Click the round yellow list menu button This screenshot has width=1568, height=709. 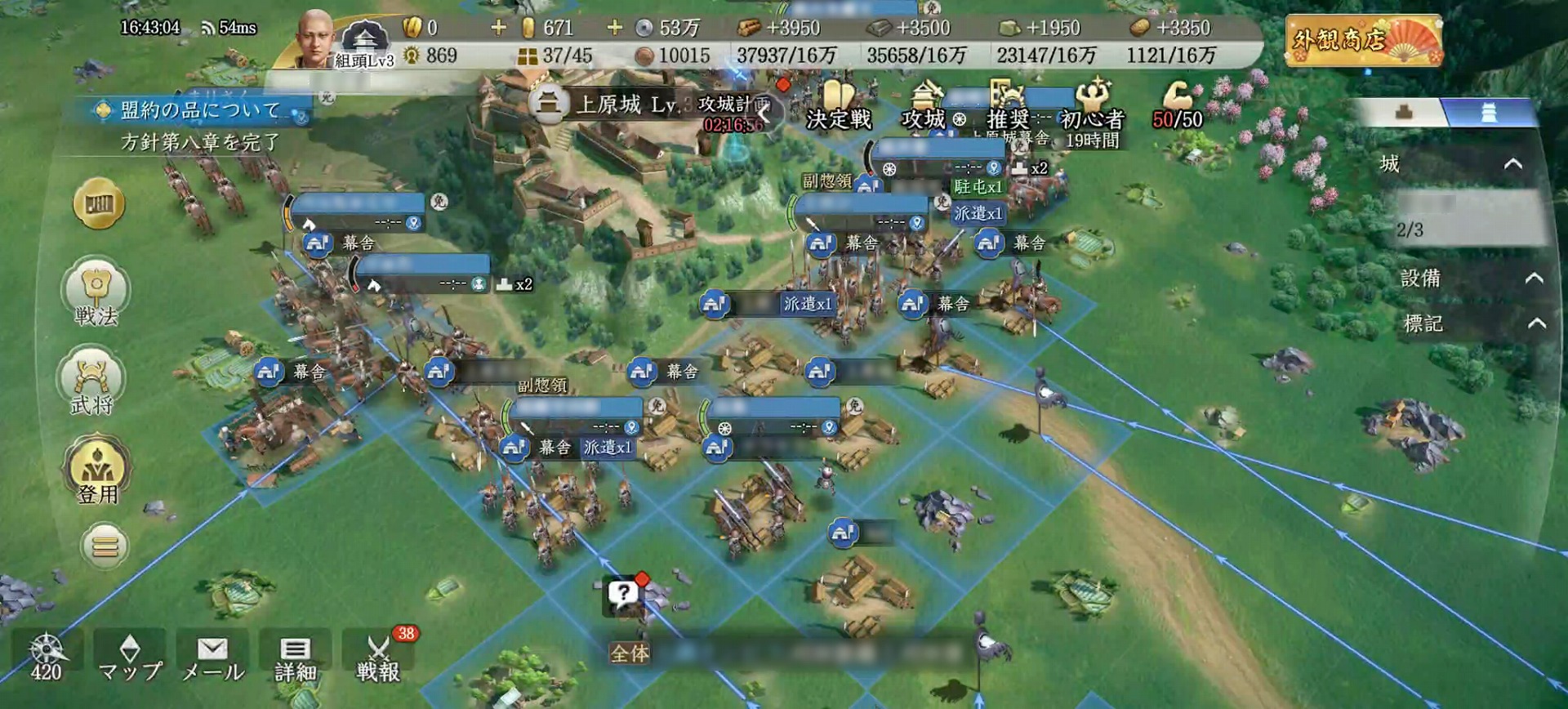click(105, 546)
